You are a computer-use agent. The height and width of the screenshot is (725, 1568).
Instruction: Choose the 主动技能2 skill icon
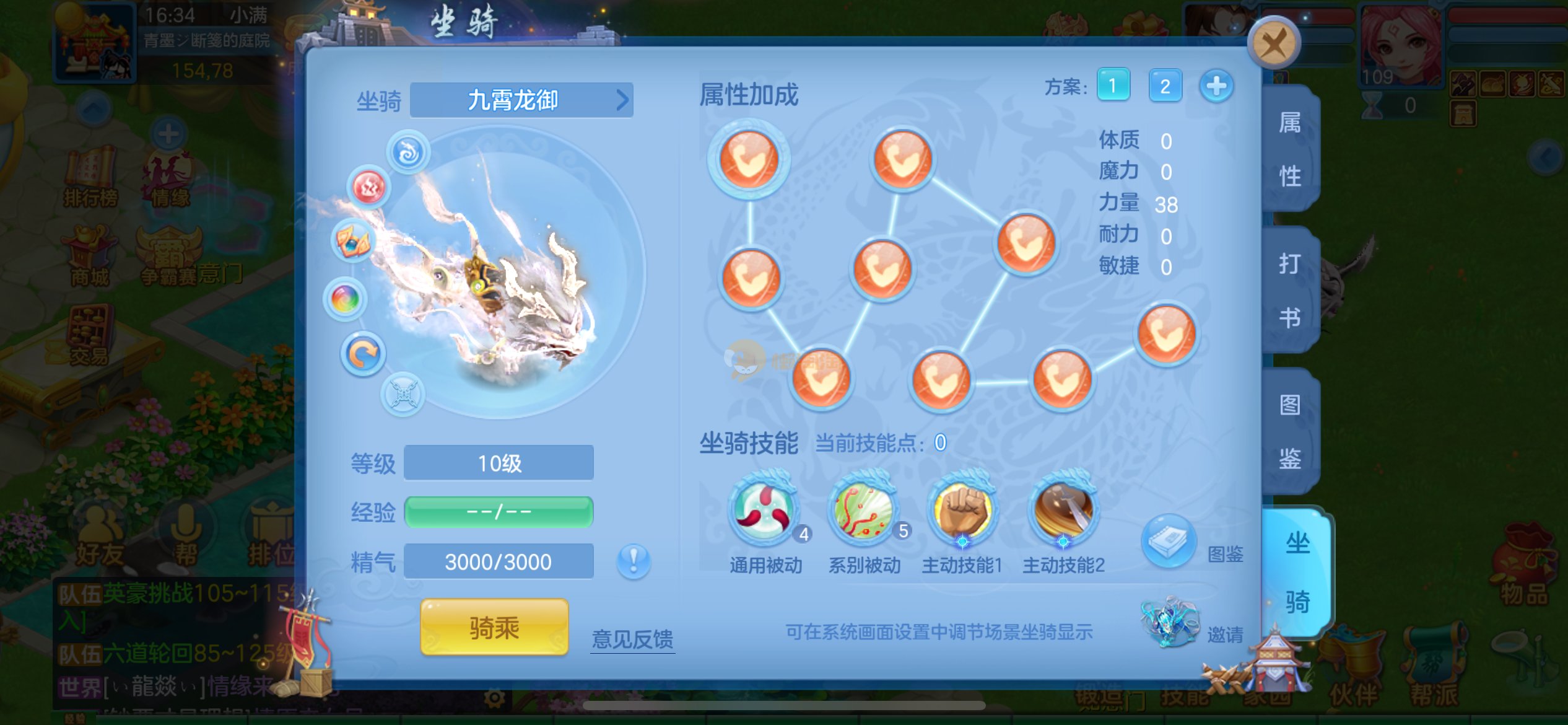1063,511
